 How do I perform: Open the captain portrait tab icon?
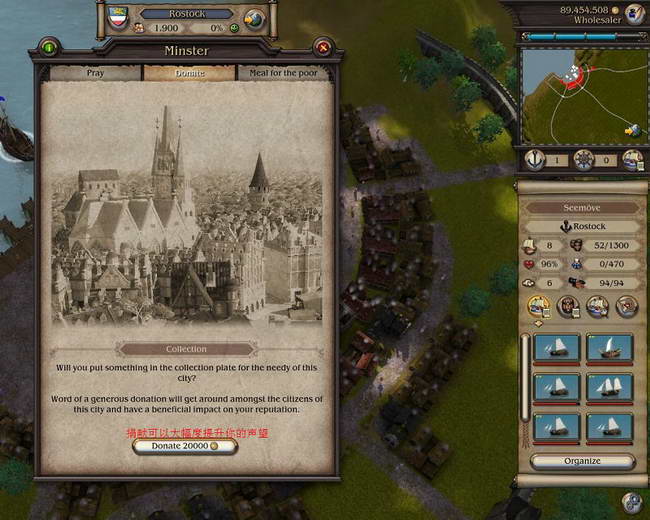tap(569, 306)
